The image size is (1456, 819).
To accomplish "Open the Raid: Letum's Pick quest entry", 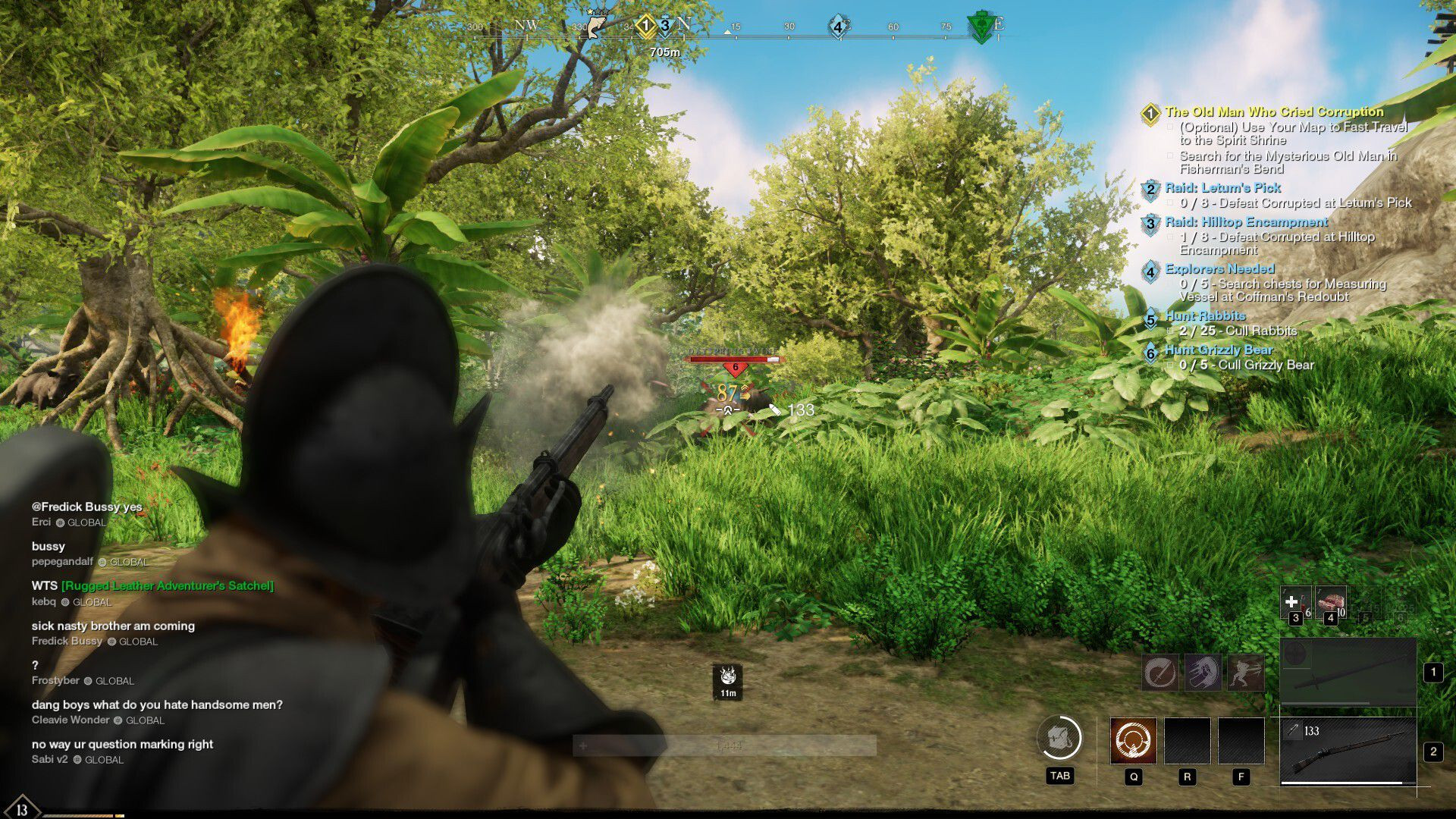I will (1222, 187).
